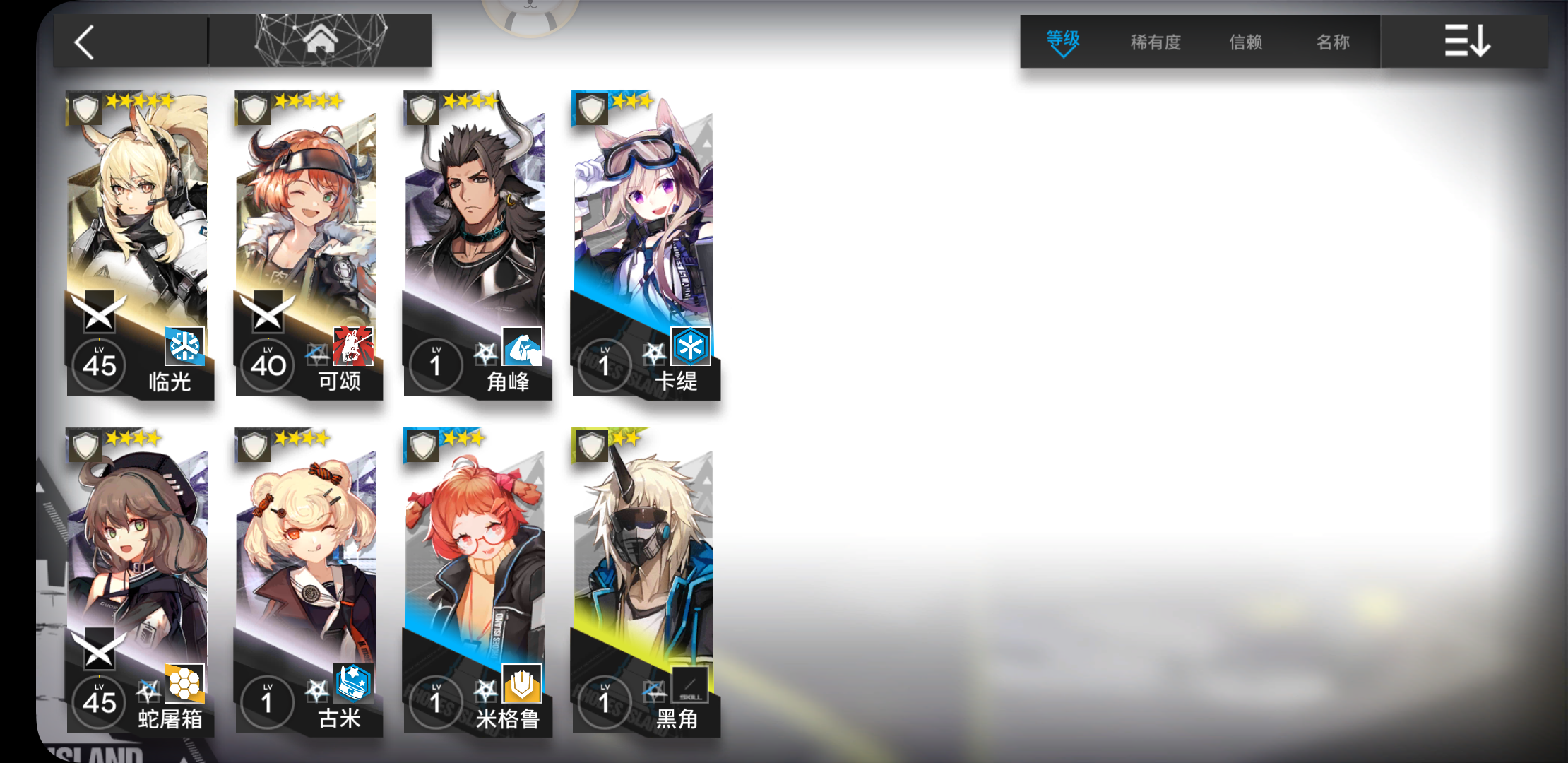The height and width of the screenshot is (763, 1568).
Task: Sort operators by 名称 (name)
Action: (1333, 42)
